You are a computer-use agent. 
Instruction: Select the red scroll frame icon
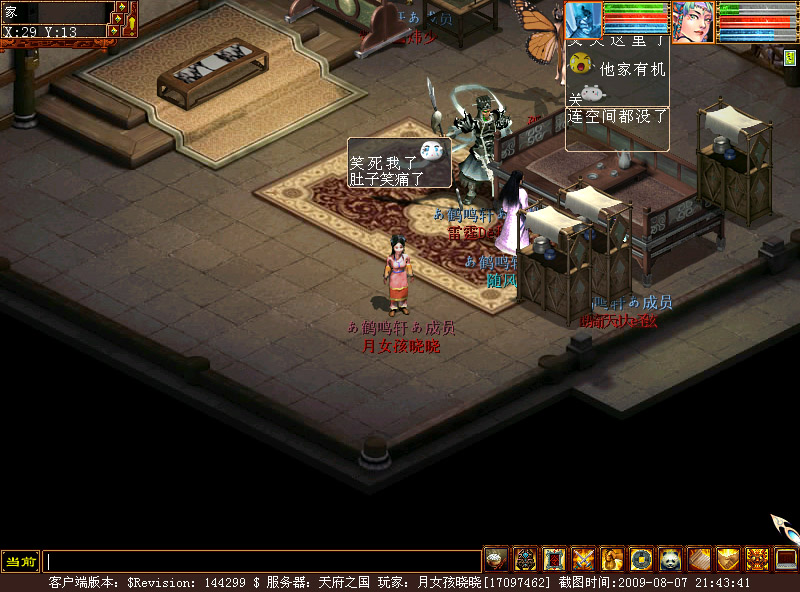(554, 560)
